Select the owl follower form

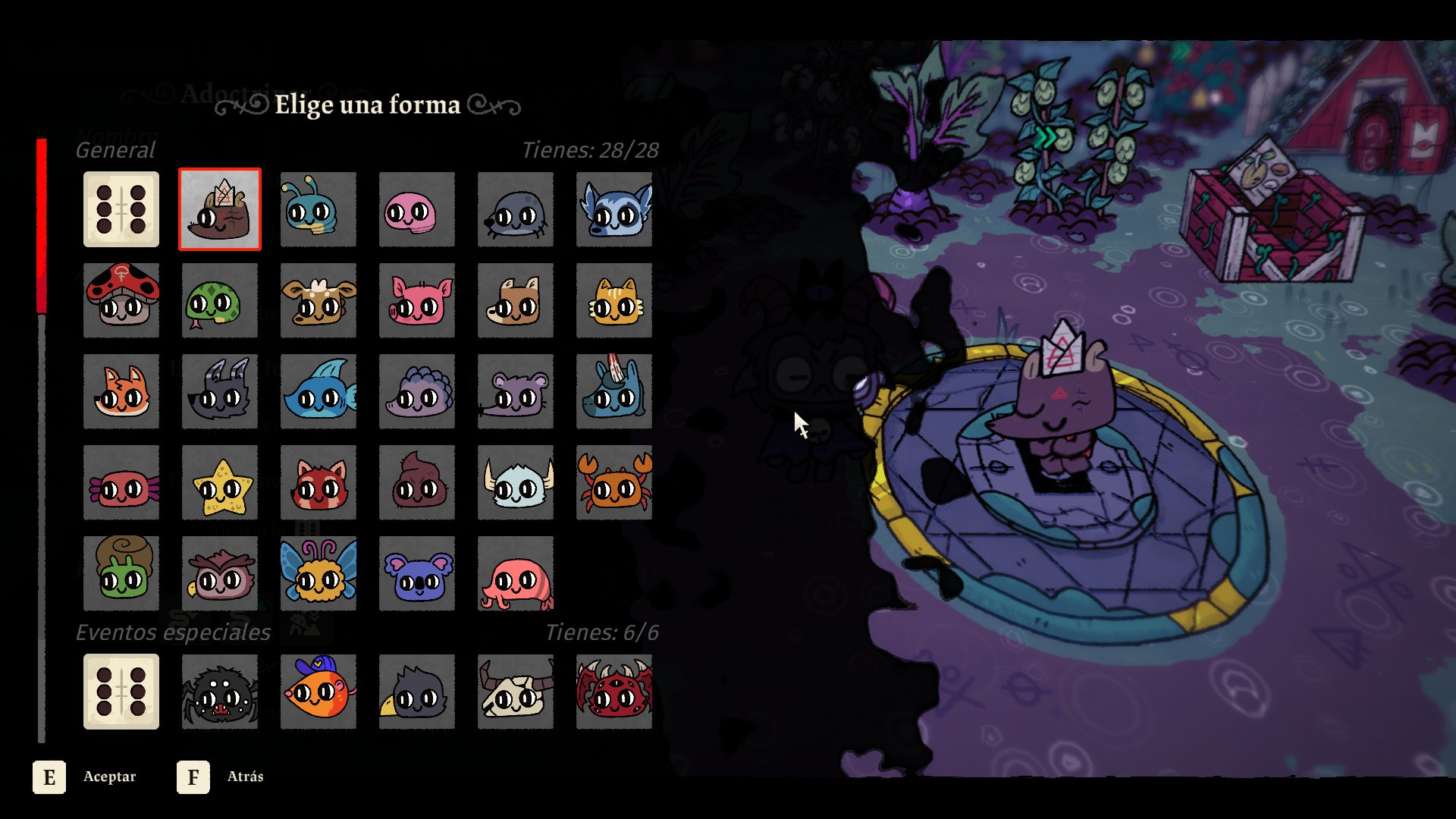(220, 573)
